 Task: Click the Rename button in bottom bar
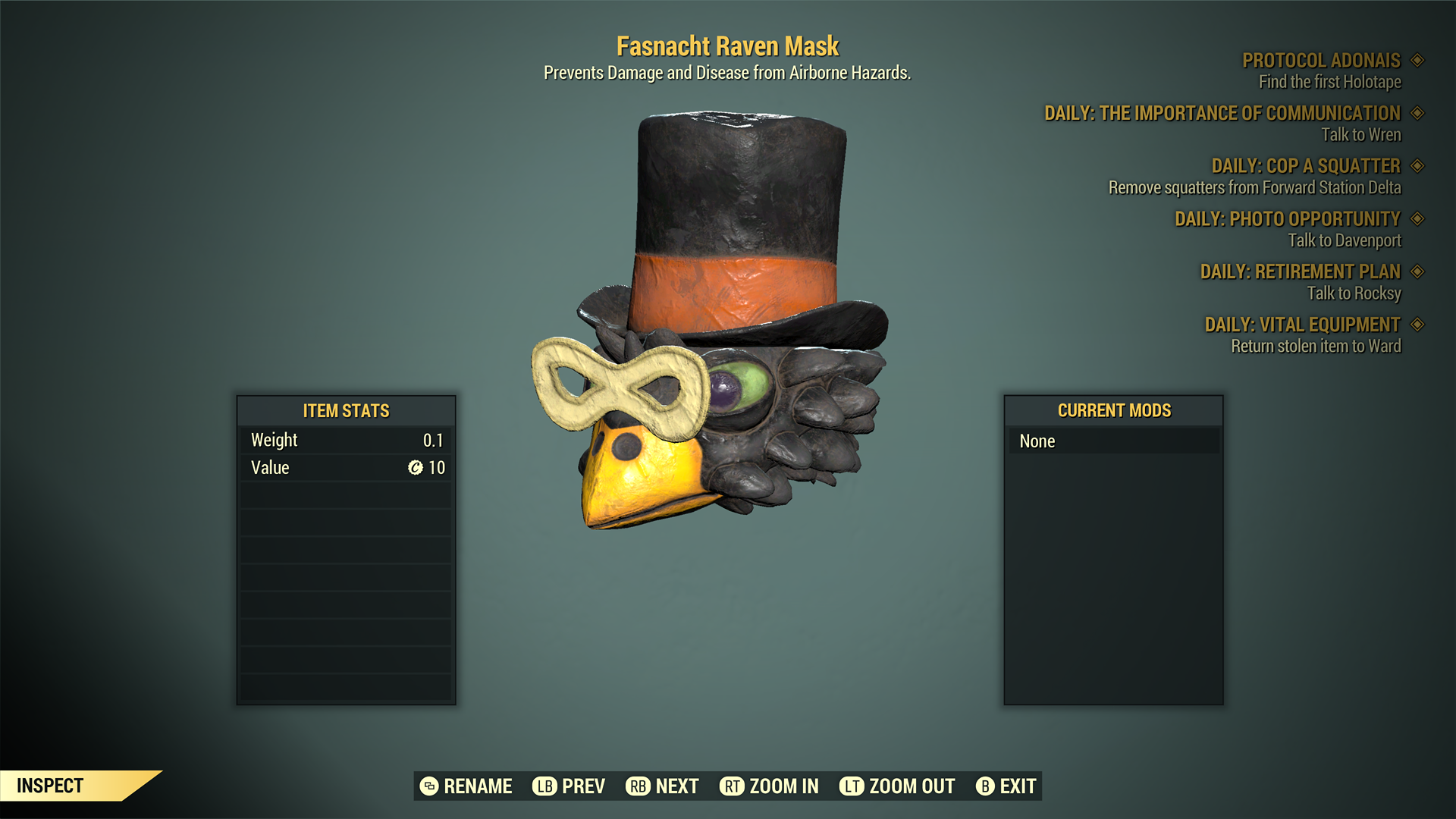tap(466, 786)
